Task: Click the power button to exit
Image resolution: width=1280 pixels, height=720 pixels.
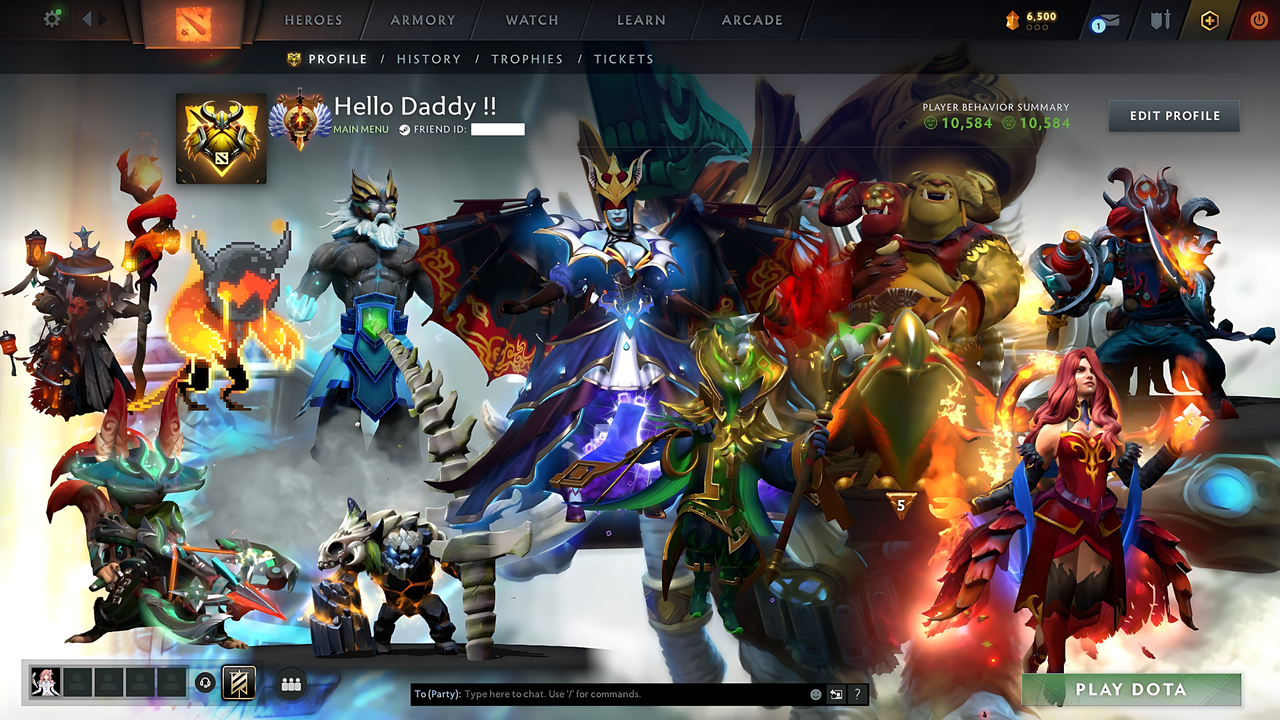Action: coord(1258,19)
